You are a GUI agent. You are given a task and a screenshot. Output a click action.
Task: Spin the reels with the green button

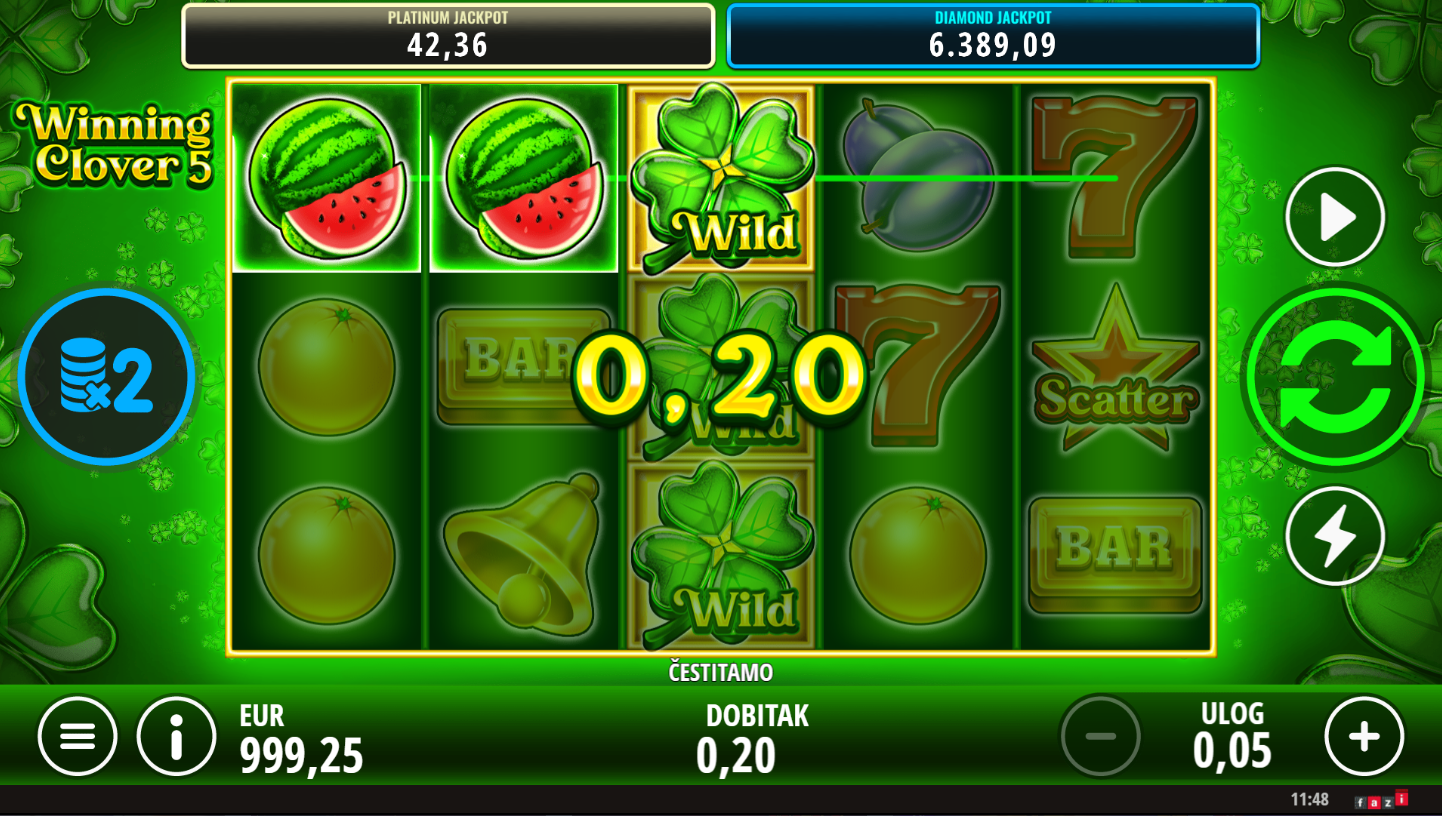(x=1334, y=377)
